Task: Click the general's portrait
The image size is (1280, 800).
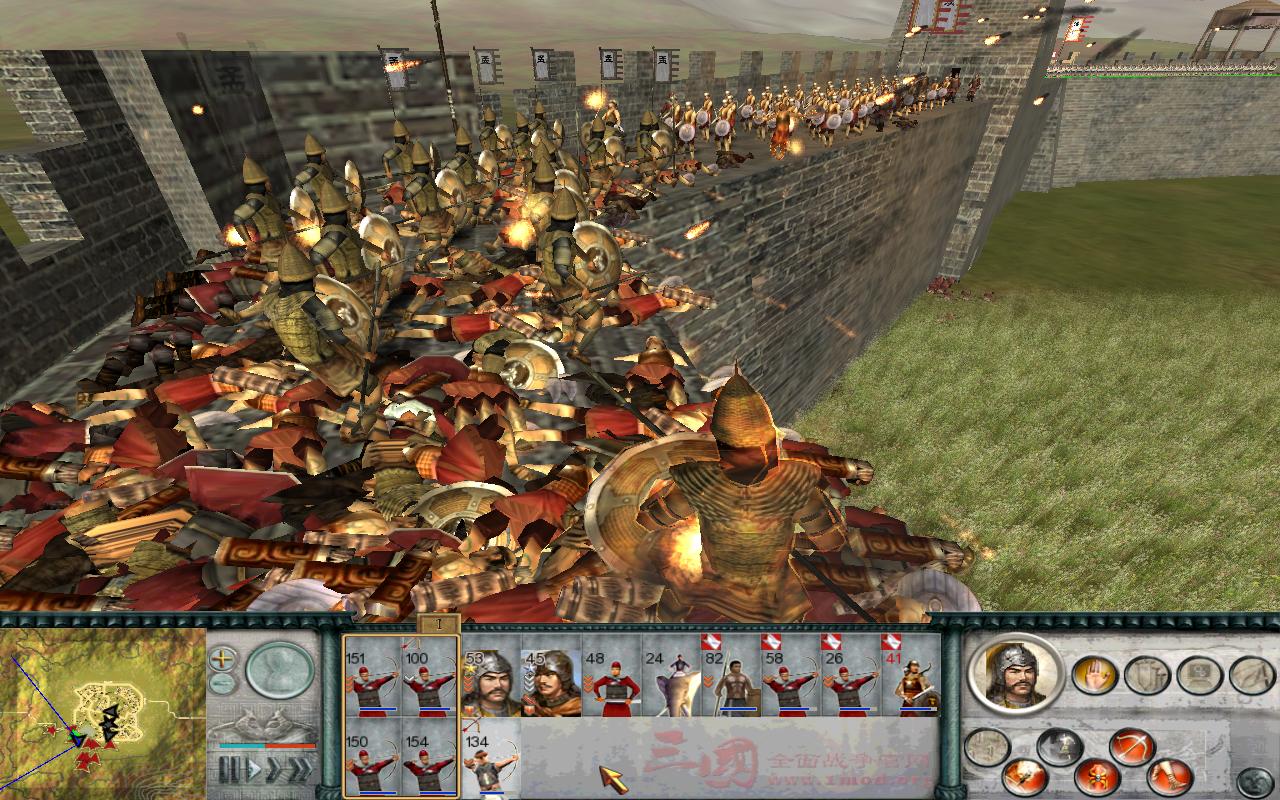Action: pos(1017,675)
